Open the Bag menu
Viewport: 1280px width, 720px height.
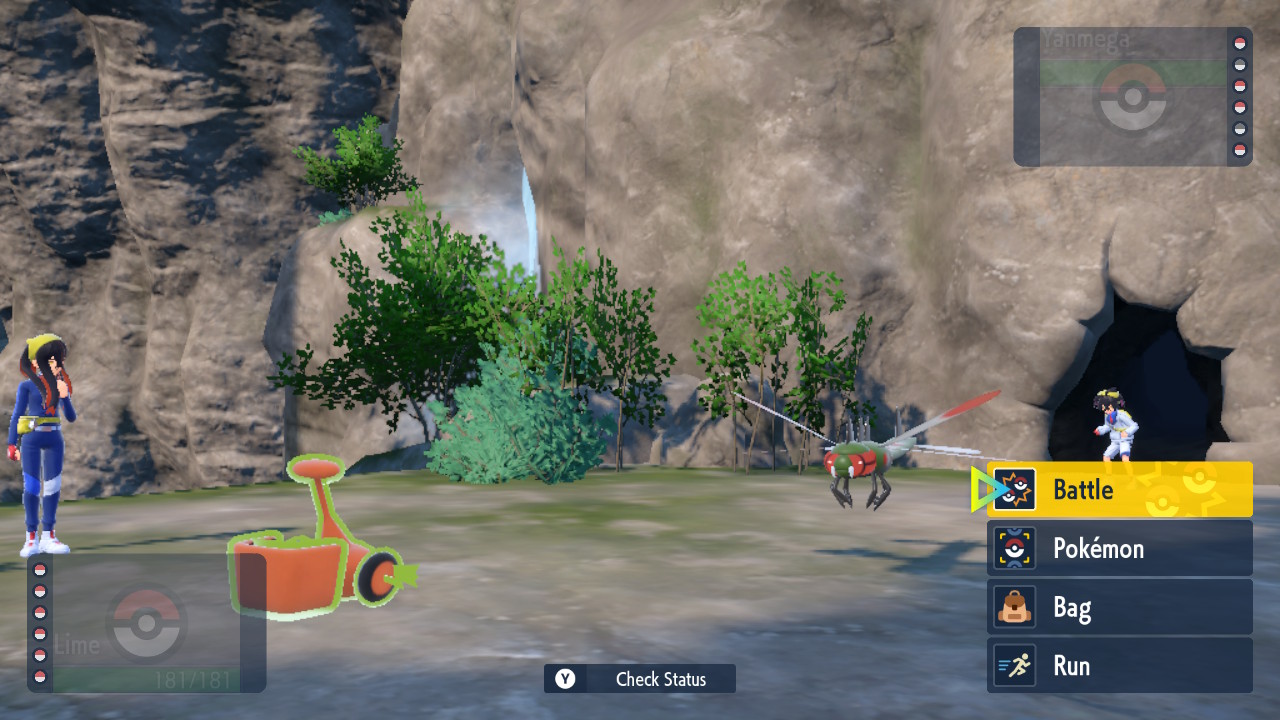point(1120,608)
